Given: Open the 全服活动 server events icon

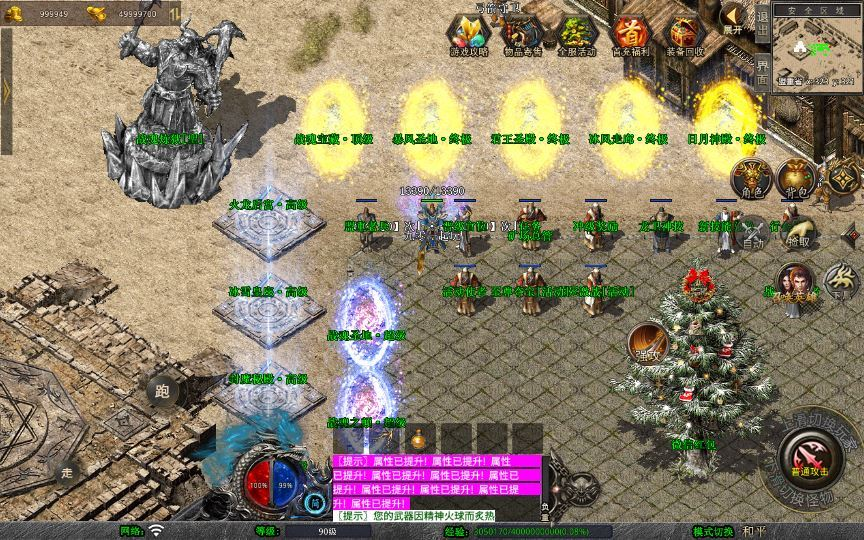Looking at the screenshot, I should [577, 35].
